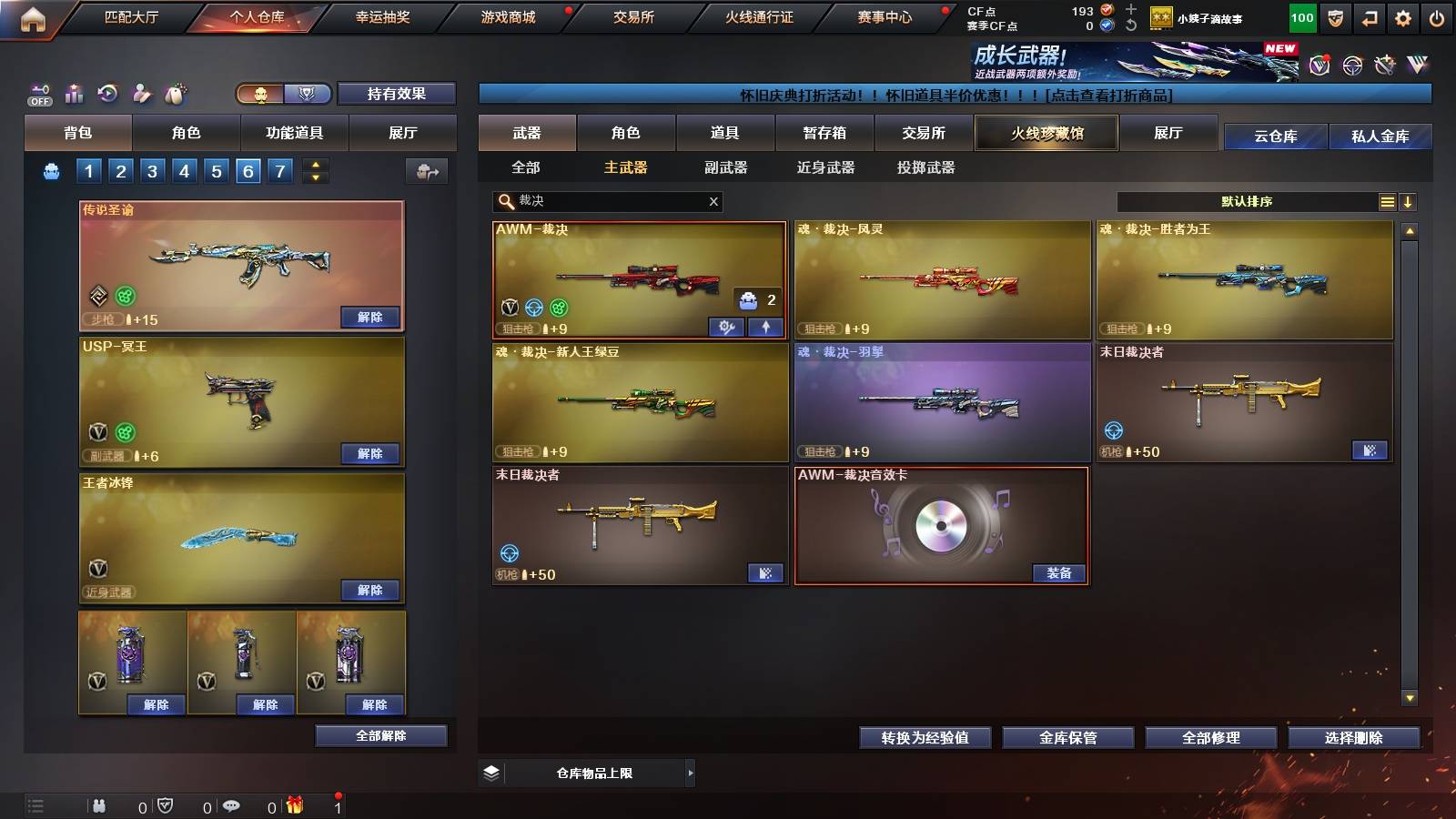Click the 全部解除 button
1456x819 pixels.
pyautogui.click(x=379, y=735)
